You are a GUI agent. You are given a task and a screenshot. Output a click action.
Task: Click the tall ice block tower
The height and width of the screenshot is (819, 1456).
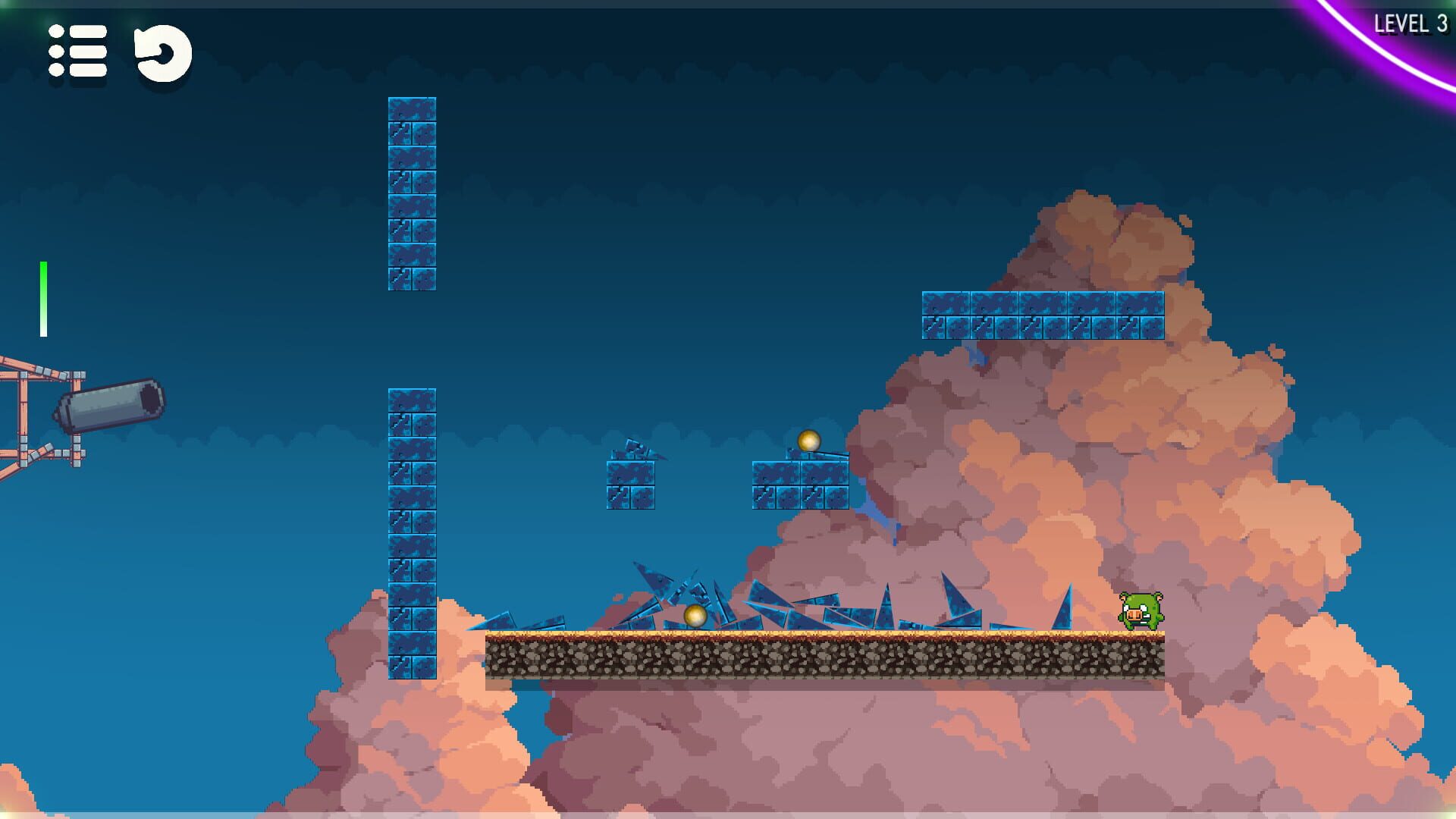tap(413, 531)
